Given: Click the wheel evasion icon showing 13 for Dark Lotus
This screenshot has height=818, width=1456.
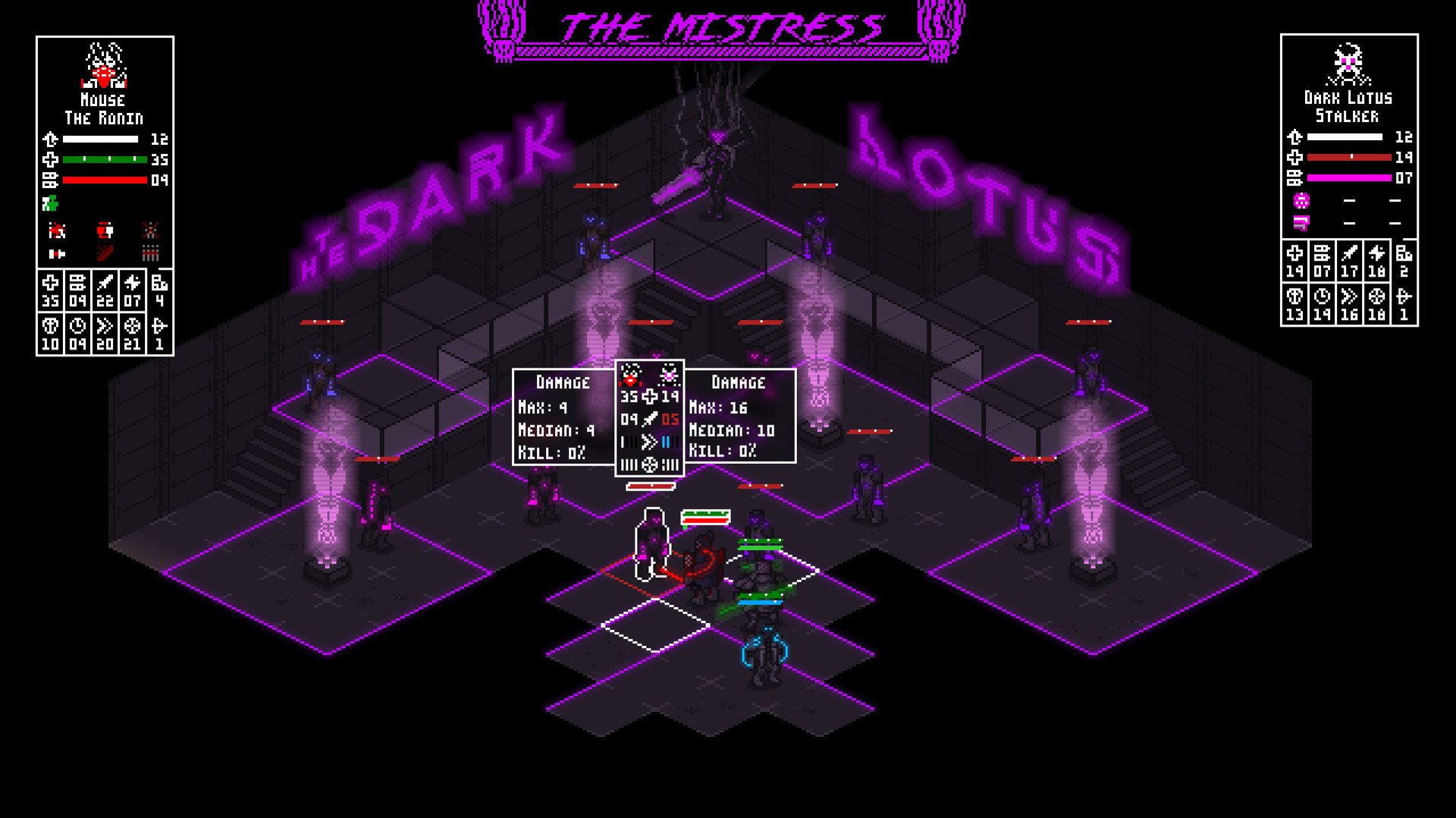Looking at the screenshot, I should pos(1294,296).
